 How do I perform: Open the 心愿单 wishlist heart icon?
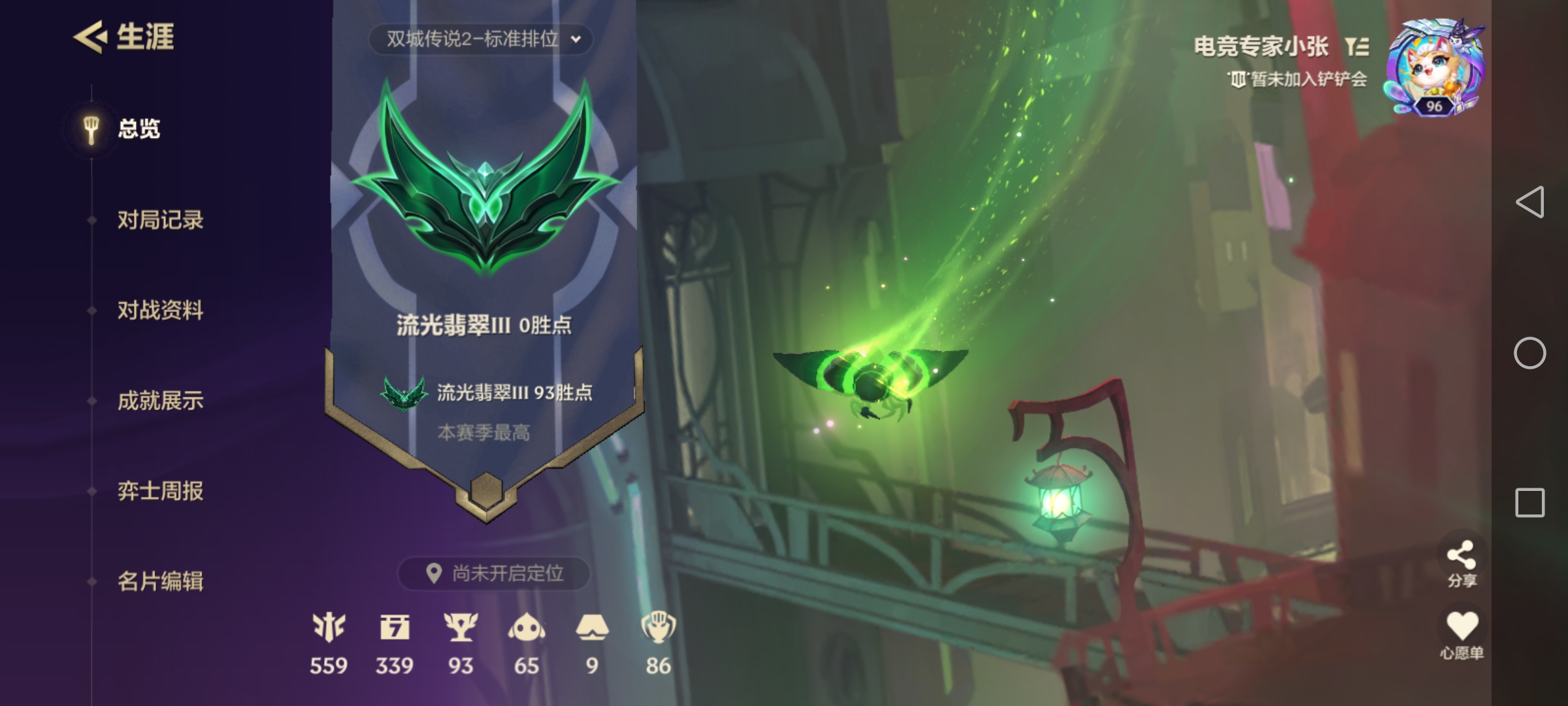(1463, 624)
